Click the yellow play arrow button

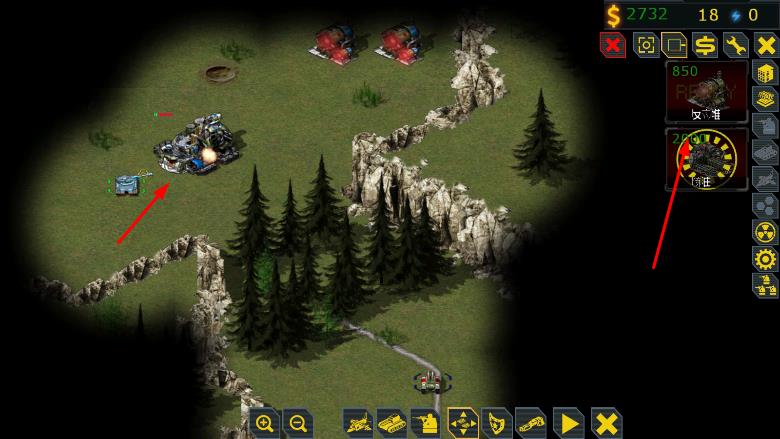(x=568, y=423)
